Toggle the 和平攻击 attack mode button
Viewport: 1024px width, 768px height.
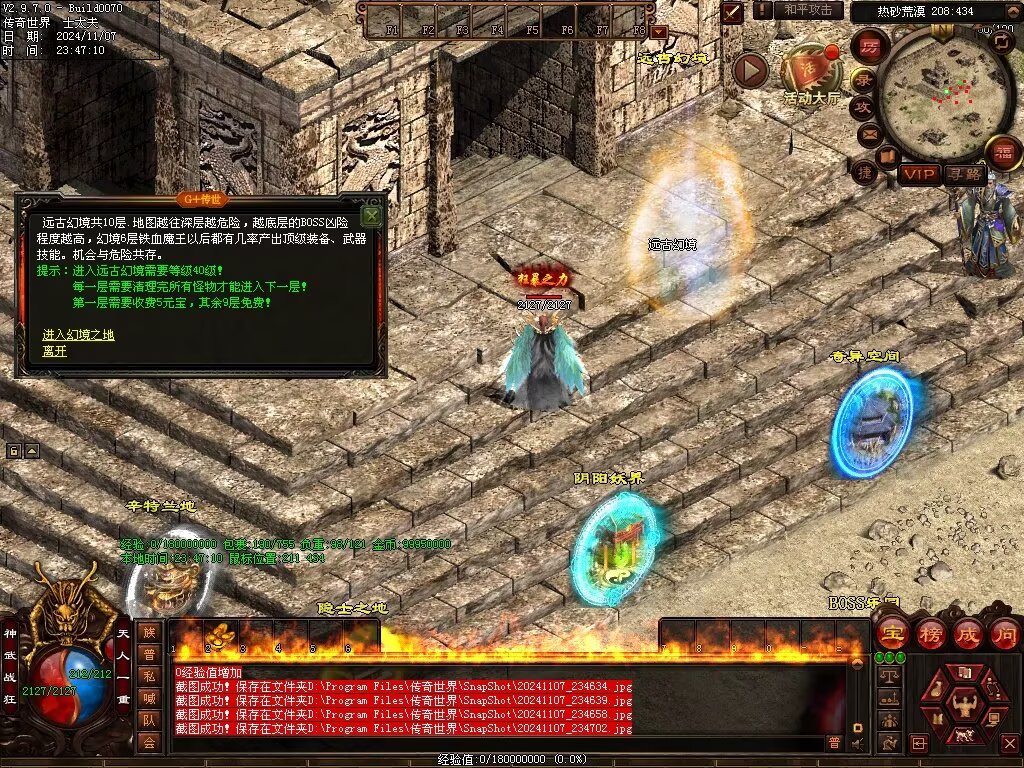tap(808, 10)
